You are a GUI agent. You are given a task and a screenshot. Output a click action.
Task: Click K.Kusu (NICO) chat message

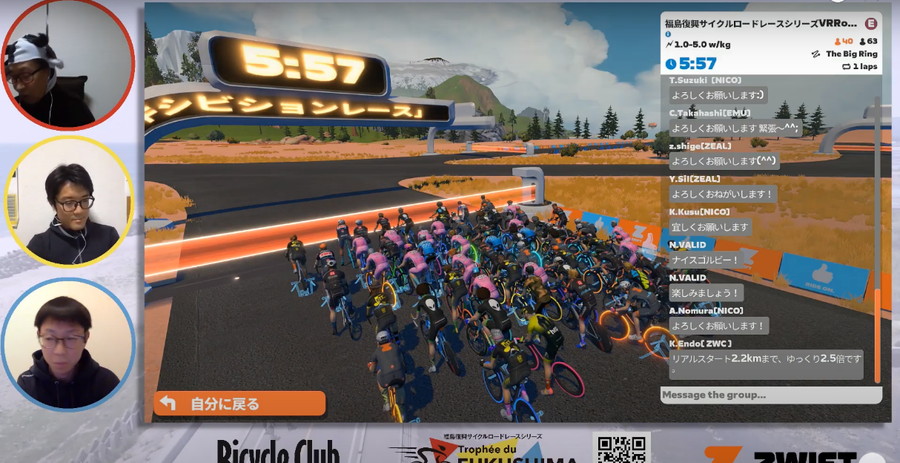pyautogui.click(x=710, y=227)
